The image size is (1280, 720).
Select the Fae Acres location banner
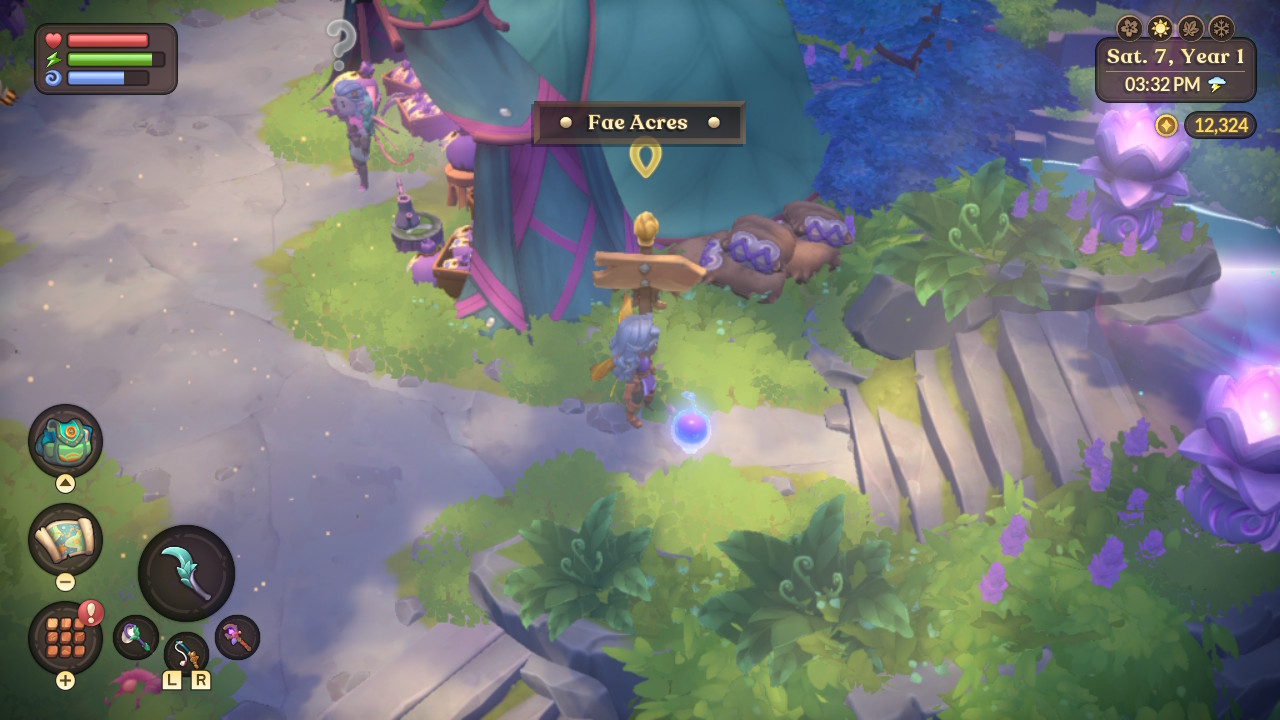pos(638,122)
